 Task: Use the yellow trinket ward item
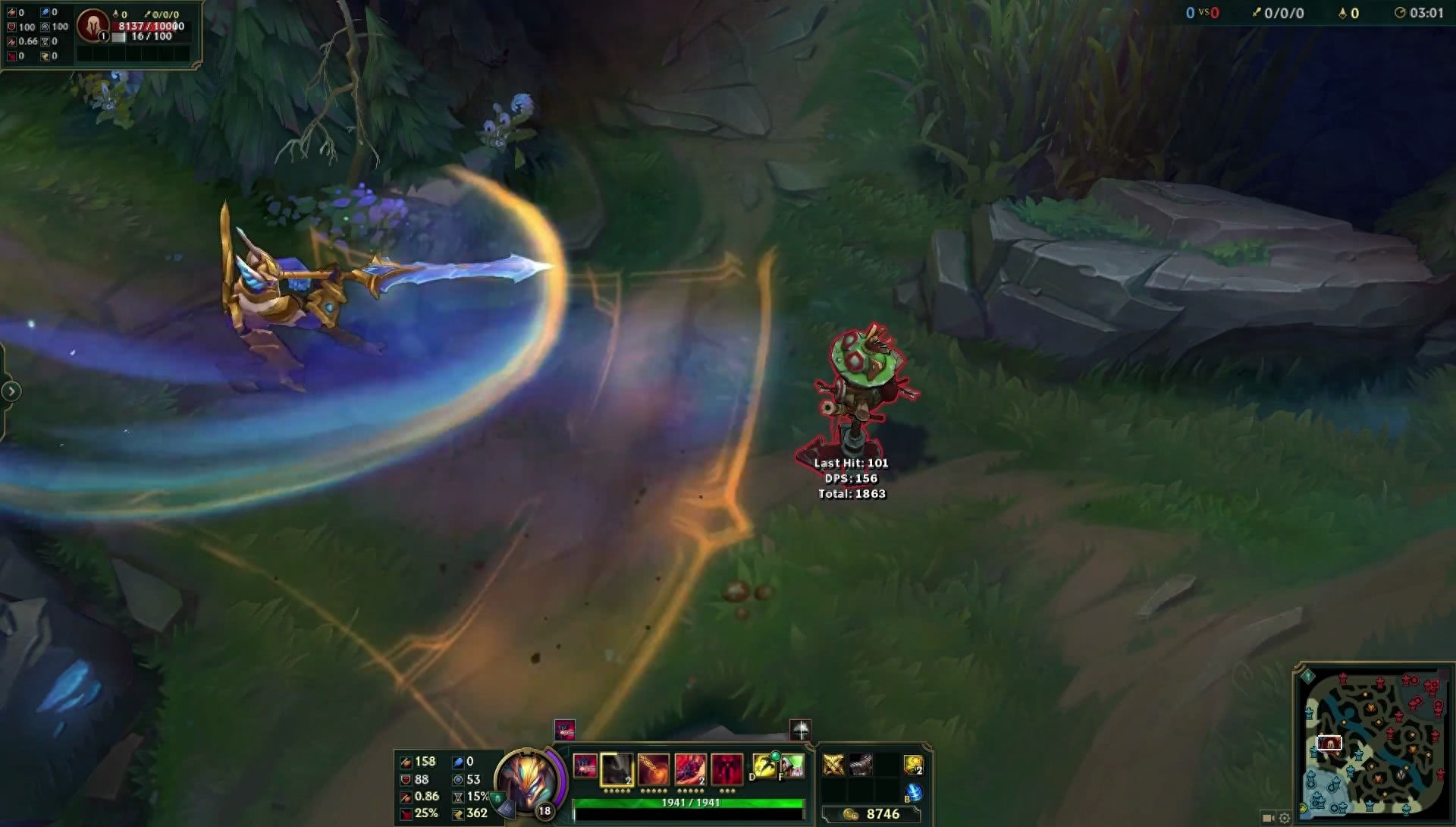[913, 765]
